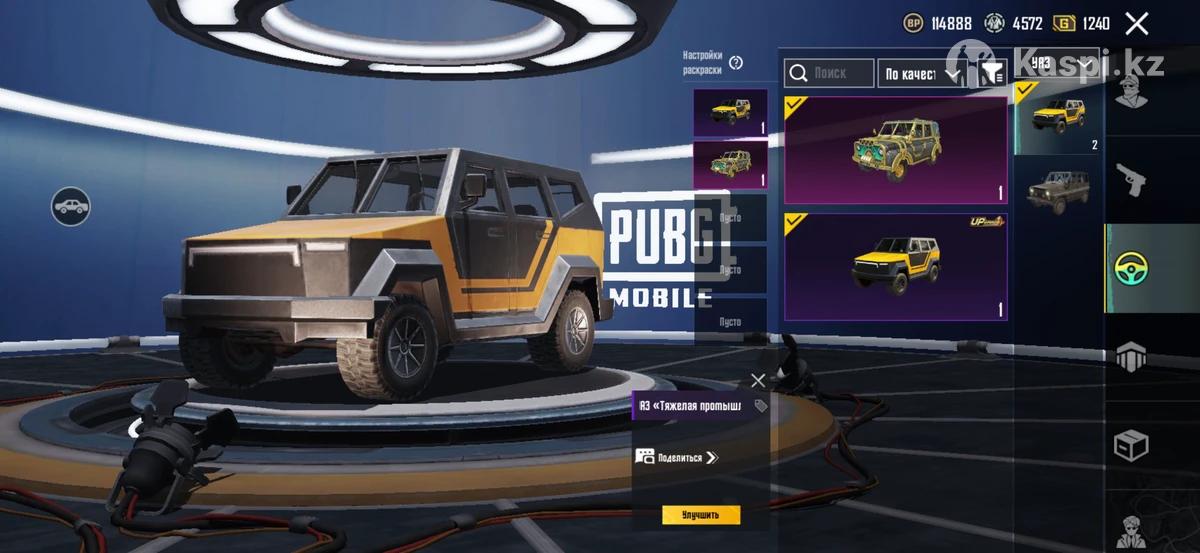Close the skin details popup

pyautogui.click(x=758, y=380)
